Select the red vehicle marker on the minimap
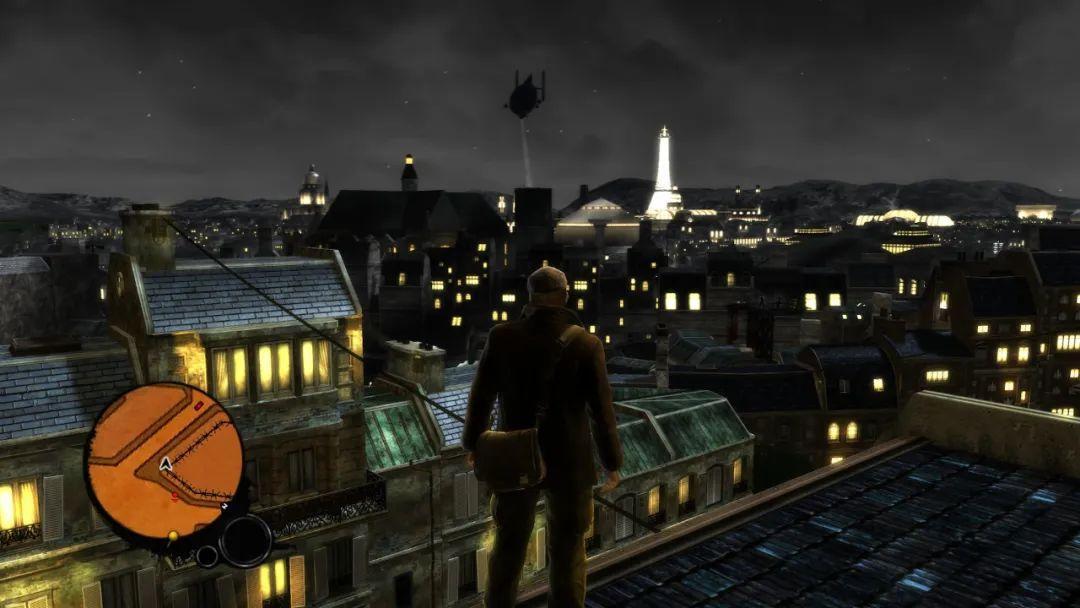 pyautogui.click(x=198, y=407)
